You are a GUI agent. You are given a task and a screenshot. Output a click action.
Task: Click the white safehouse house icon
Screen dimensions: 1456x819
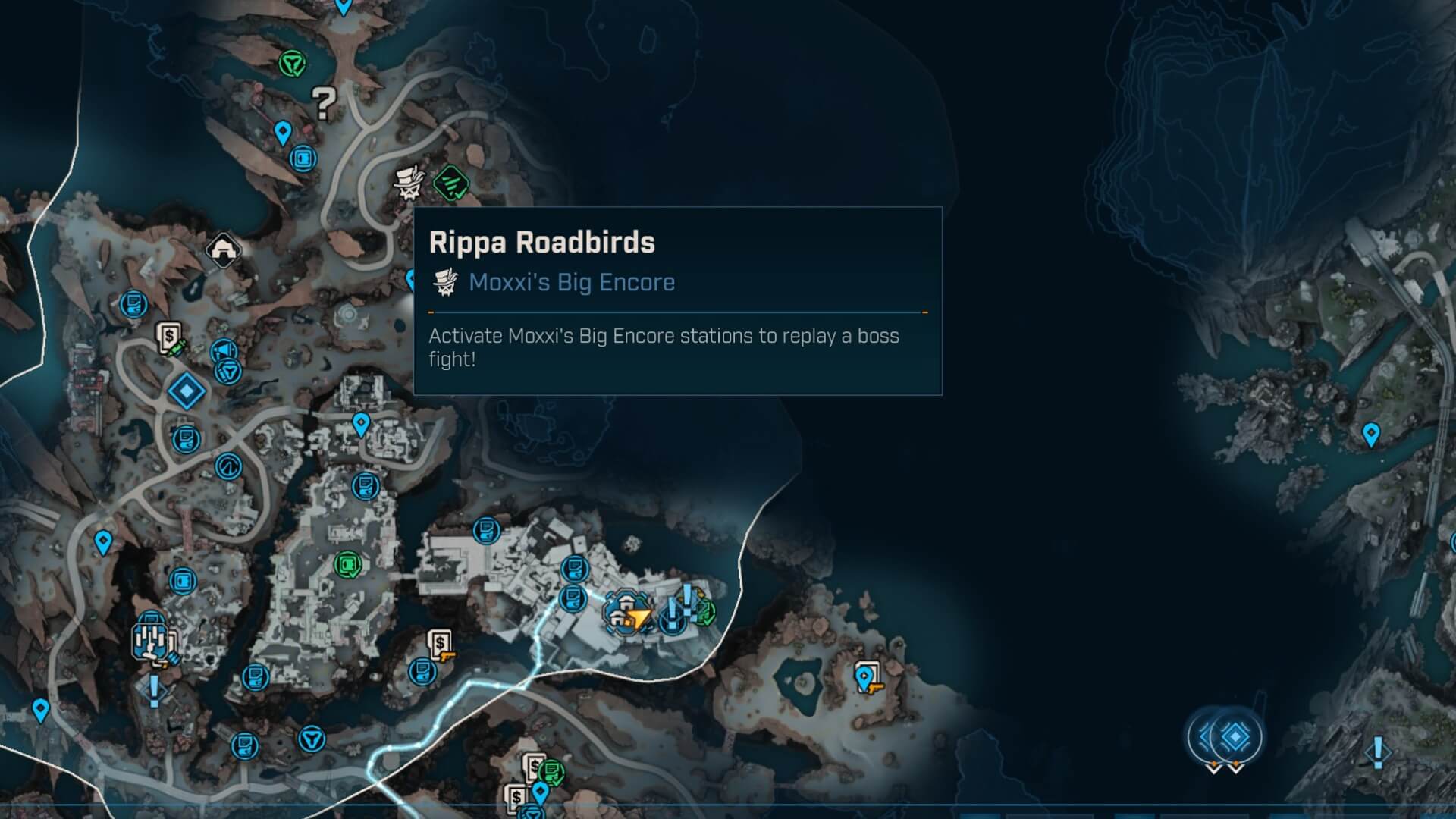tap(224, 249)
